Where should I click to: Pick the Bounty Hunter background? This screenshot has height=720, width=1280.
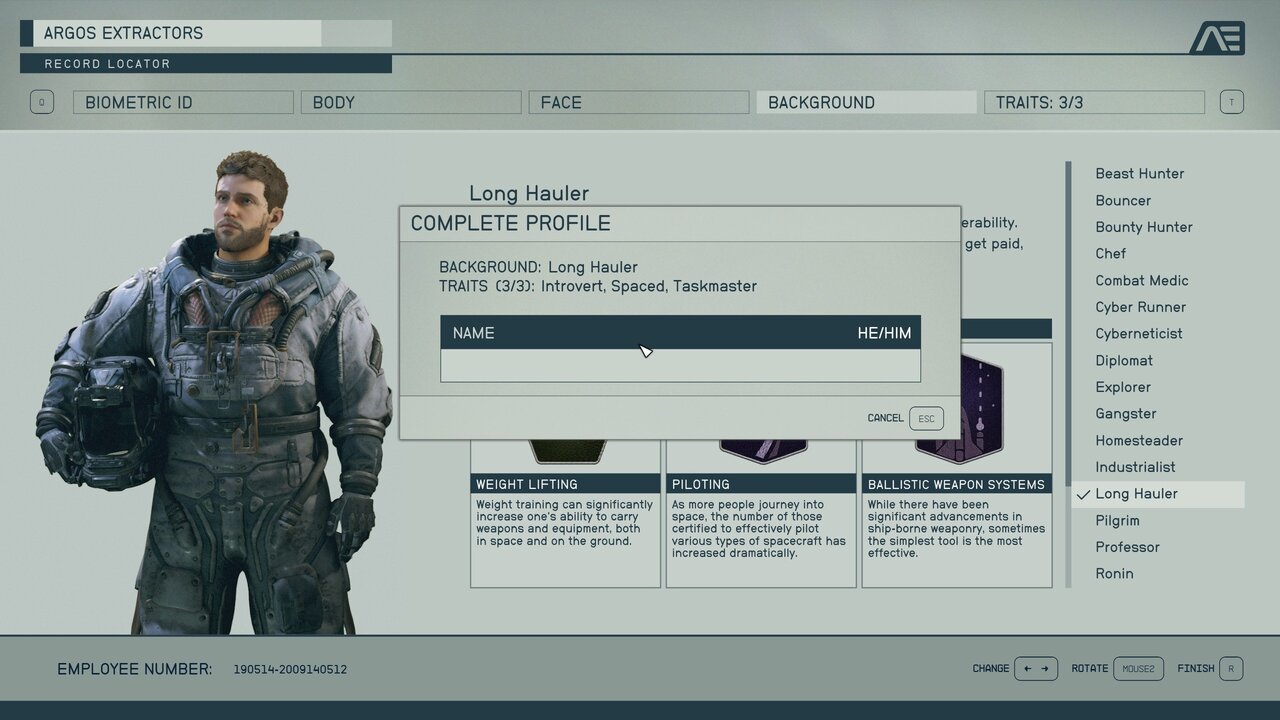point(1143,227)
